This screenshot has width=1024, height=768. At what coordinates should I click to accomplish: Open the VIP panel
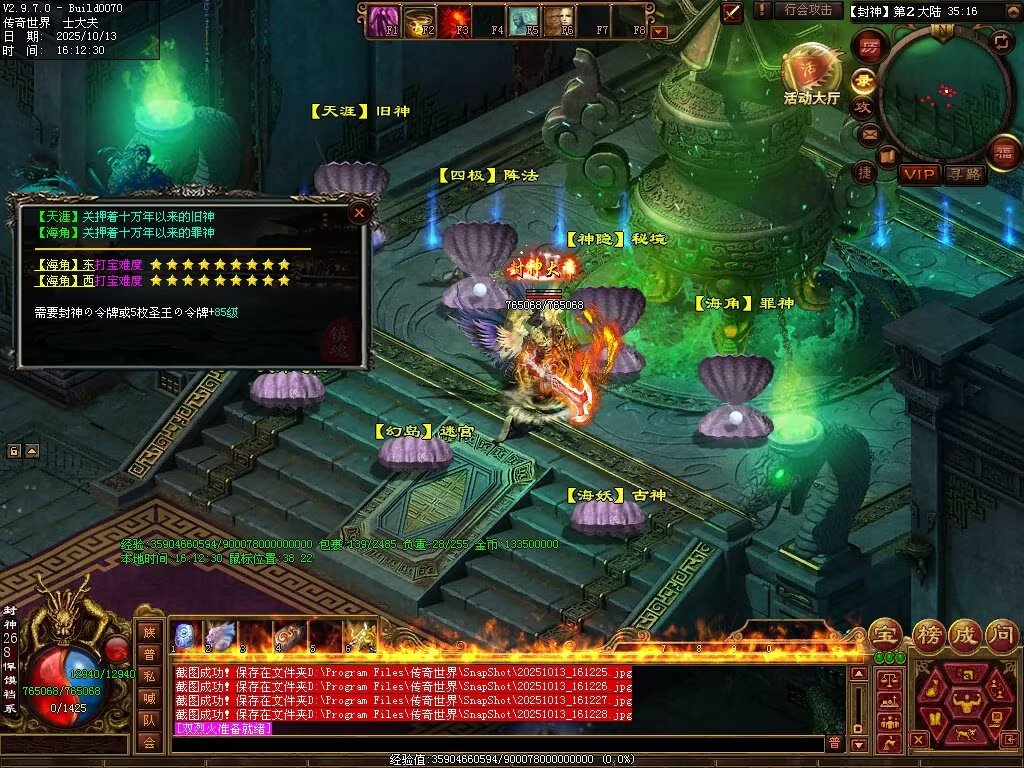[919, 174]
